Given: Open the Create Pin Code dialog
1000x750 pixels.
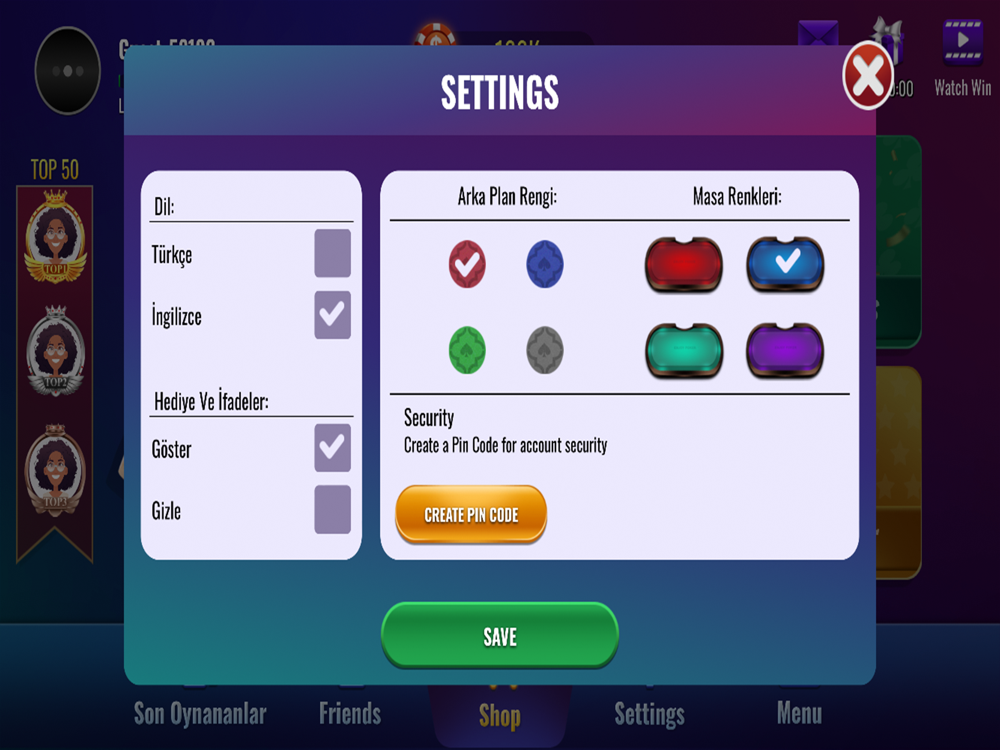Looking at the screenshot, I should click(x=471, y=515).
